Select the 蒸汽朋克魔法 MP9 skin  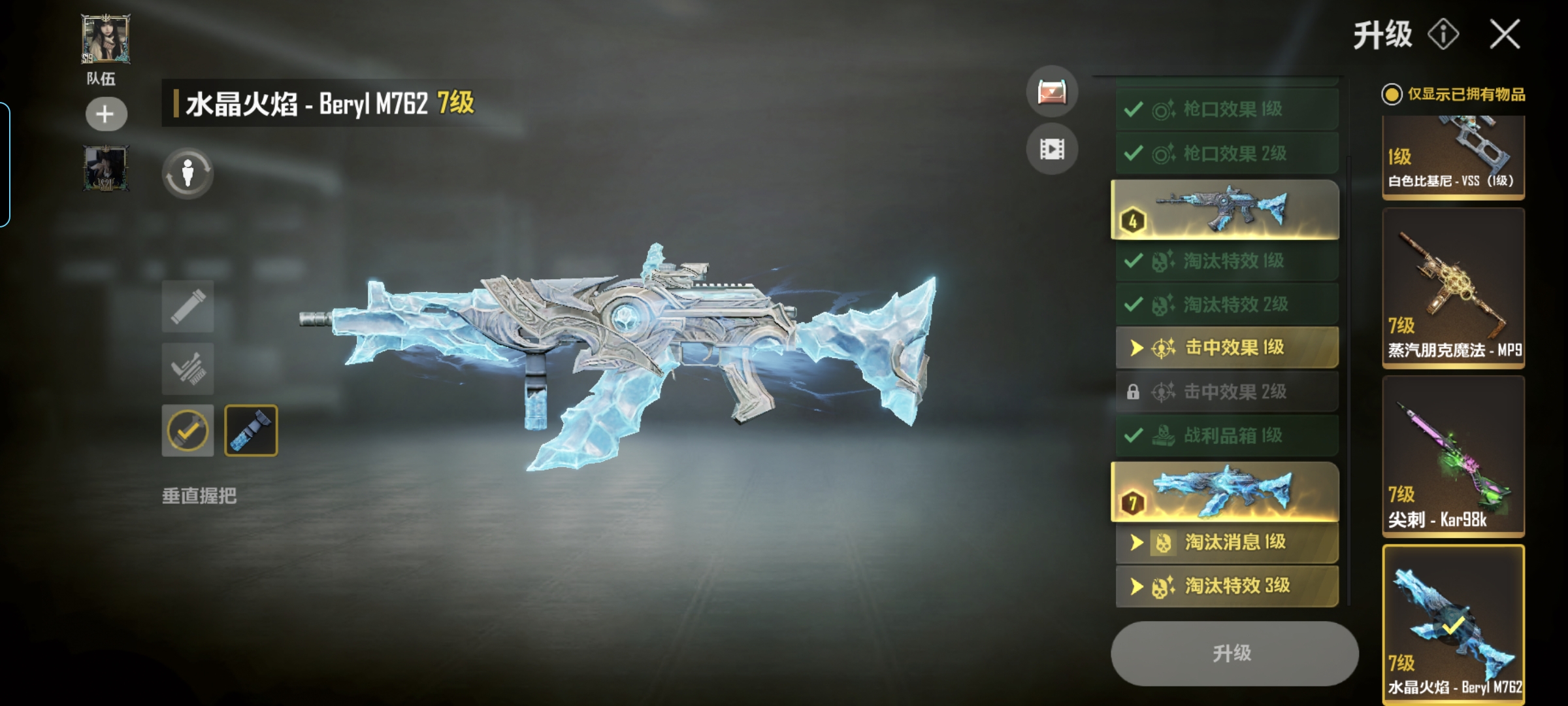(x=1453, y=289)
